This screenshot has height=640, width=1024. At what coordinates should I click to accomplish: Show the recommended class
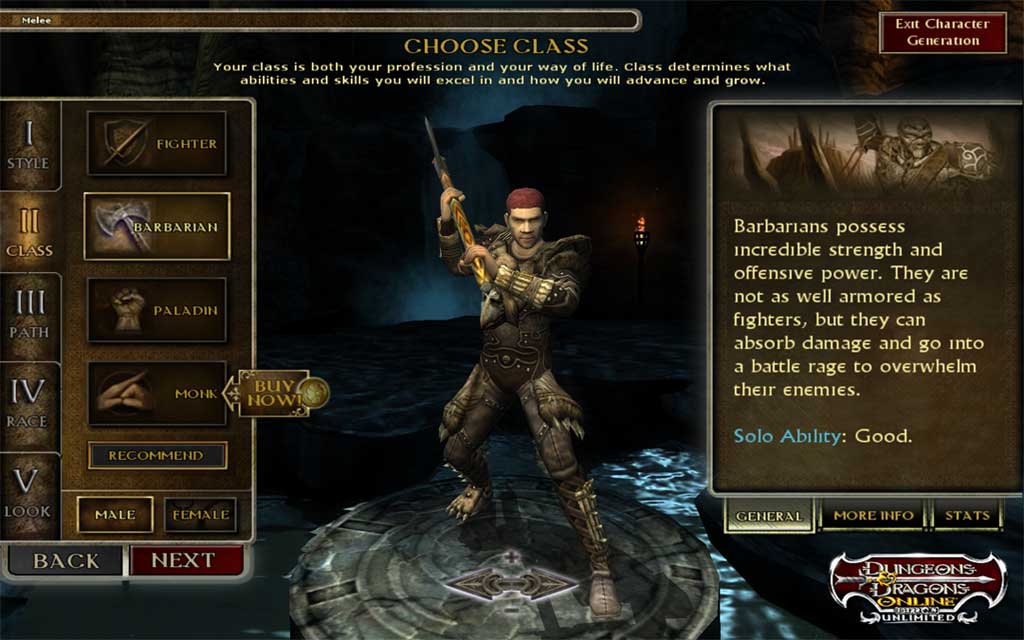point(157,455)
